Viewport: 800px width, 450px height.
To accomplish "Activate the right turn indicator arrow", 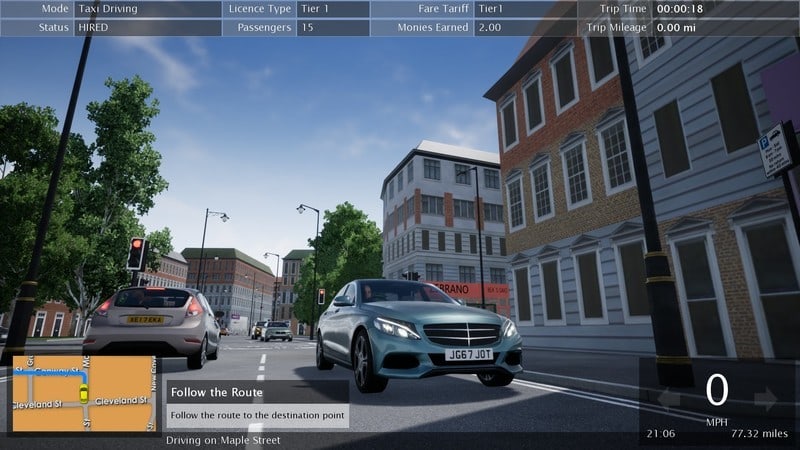I will 765,400.
